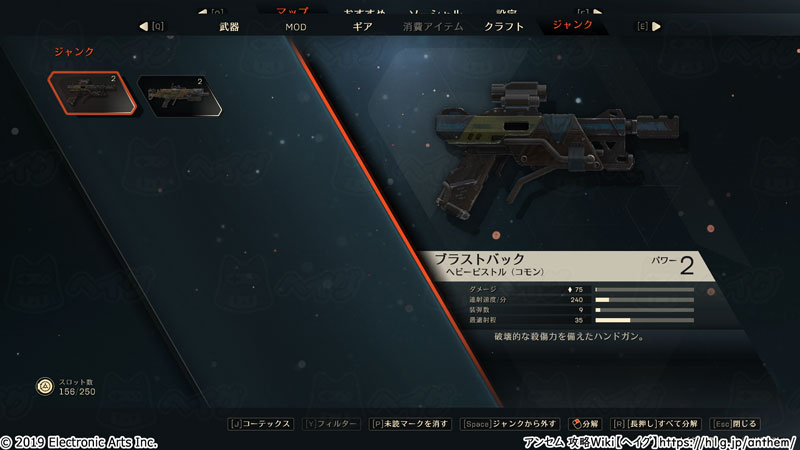Viewport: 800px width, 450px height.
Task: Open the MOD tab
Action: [x=296, y=26]
